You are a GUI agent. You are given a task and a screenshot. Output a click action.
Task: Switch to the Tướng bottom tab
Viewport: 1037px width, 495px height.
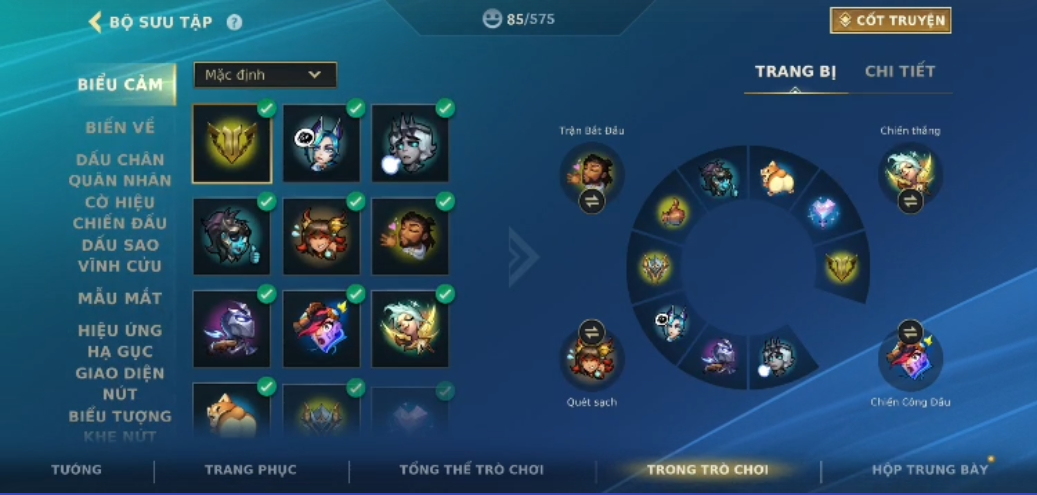click(77, 470)
